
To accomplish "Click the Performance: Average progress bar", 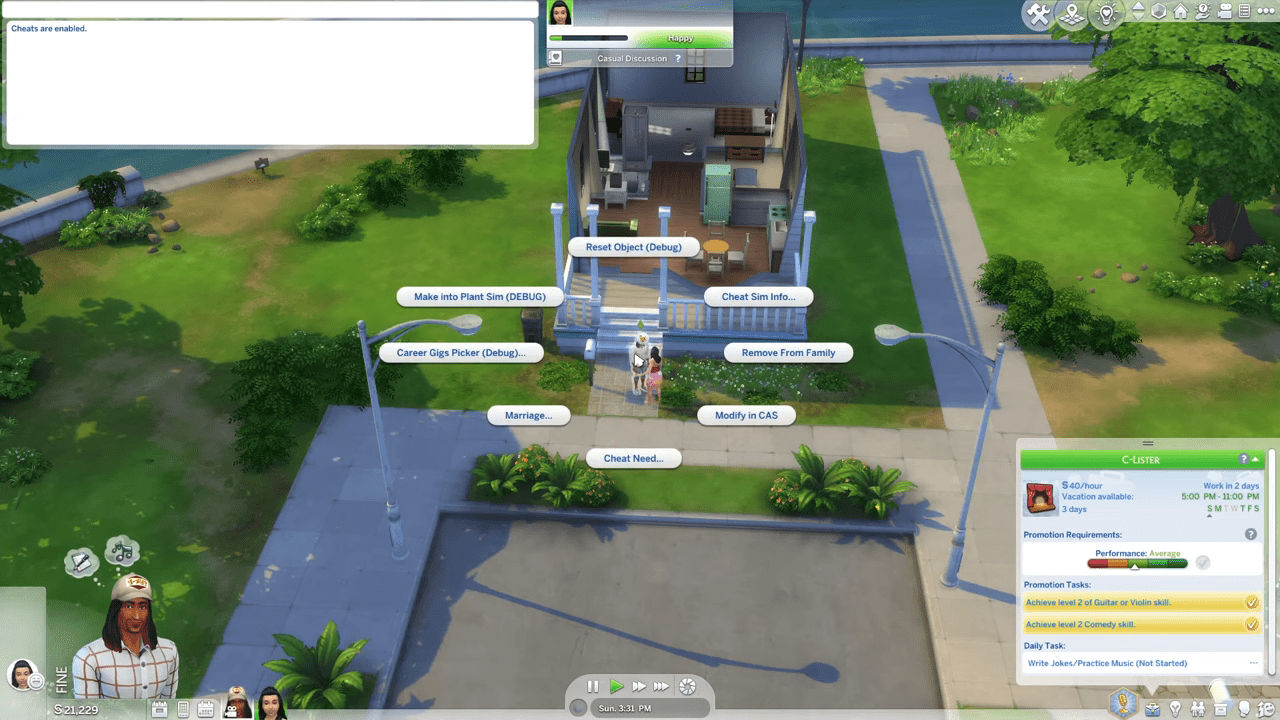I will [x=1140, y=562].
